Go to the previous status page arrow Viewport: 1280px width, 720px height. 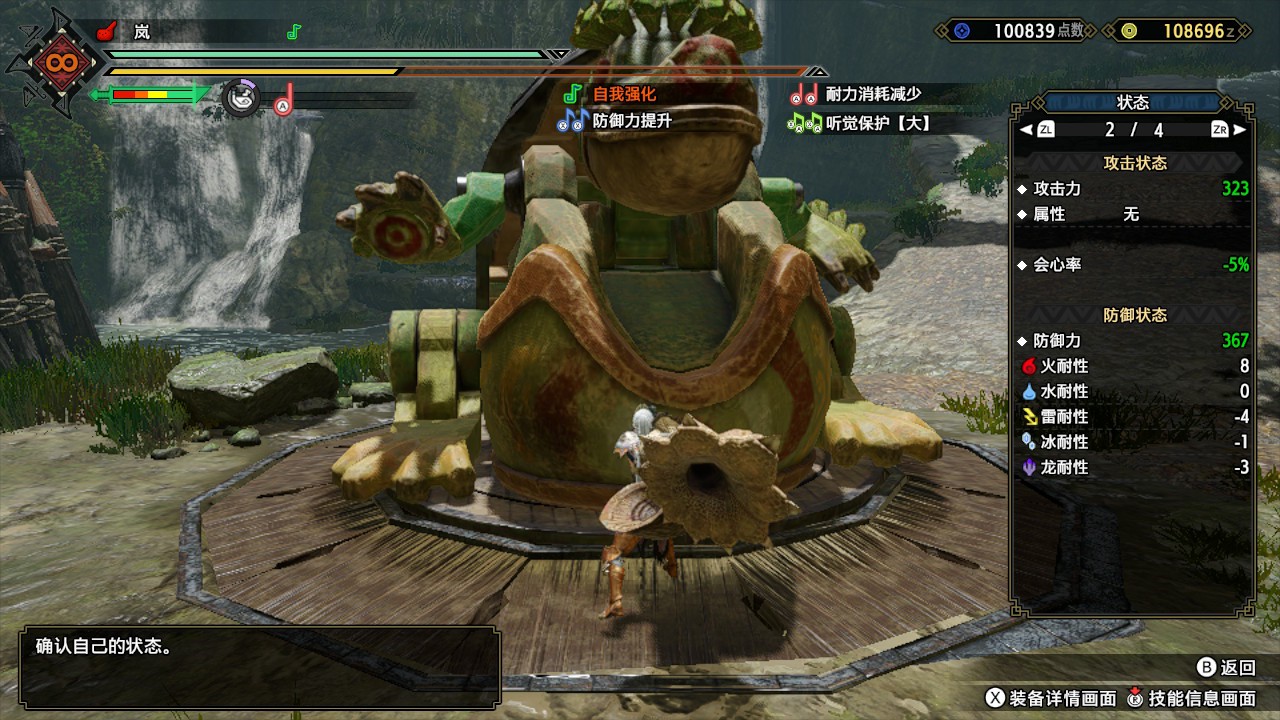coord(1026,130)
